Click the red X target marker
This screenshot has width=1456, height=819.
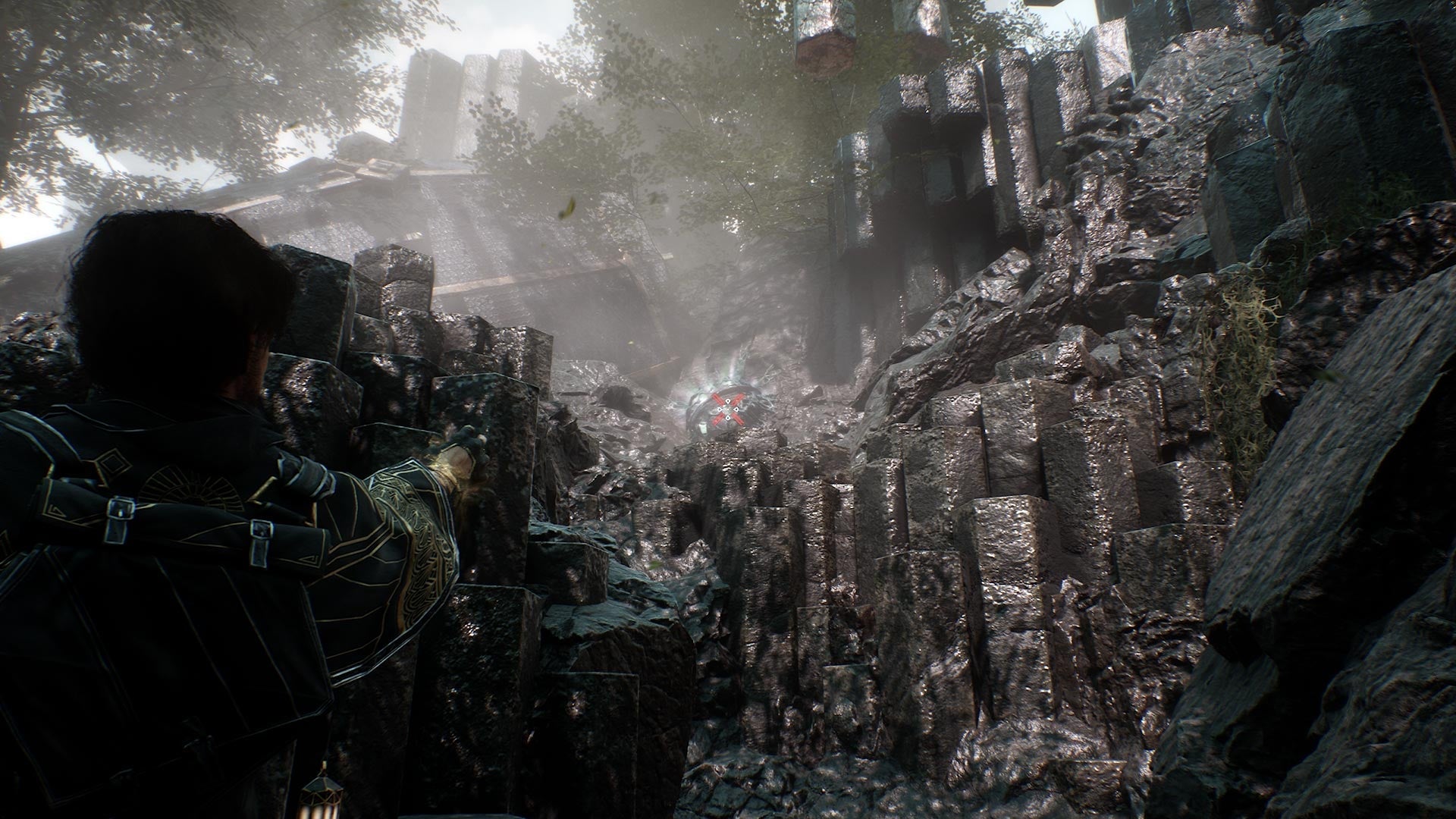tap(728, 409)
